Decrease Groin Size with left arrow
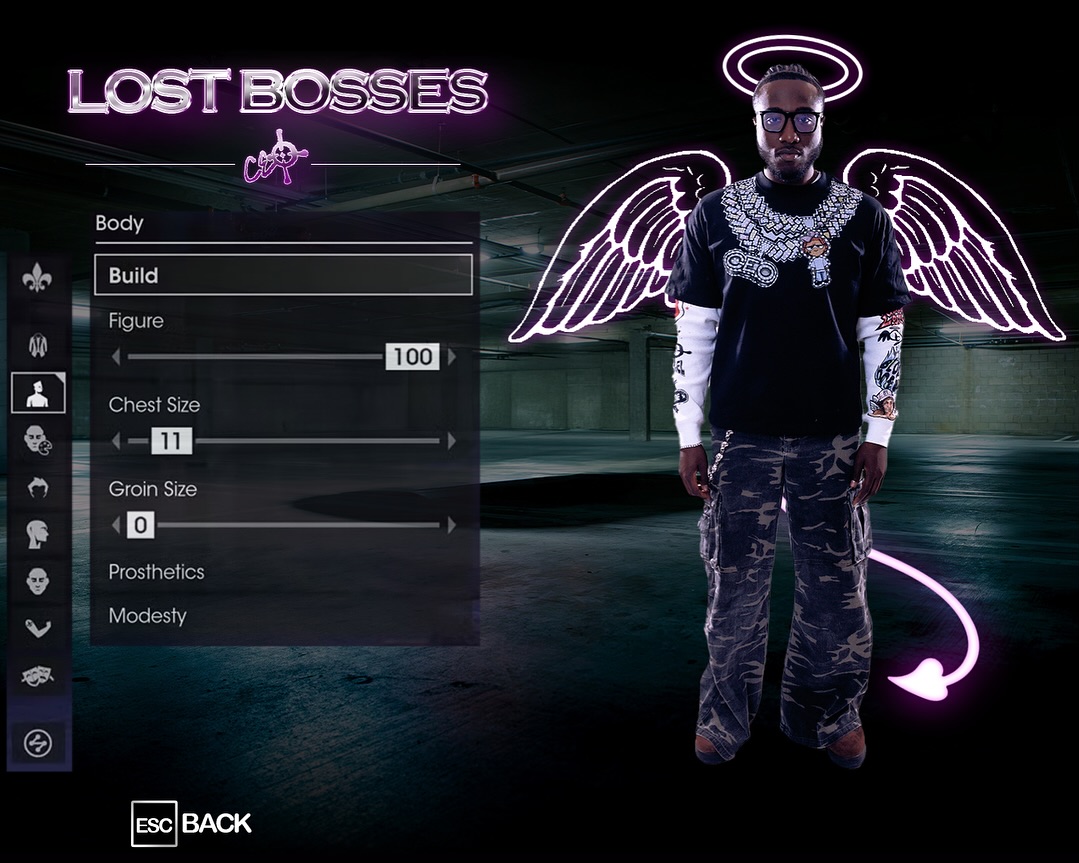The height and width of the screenshot is (863, 1079). coord(115,525)
